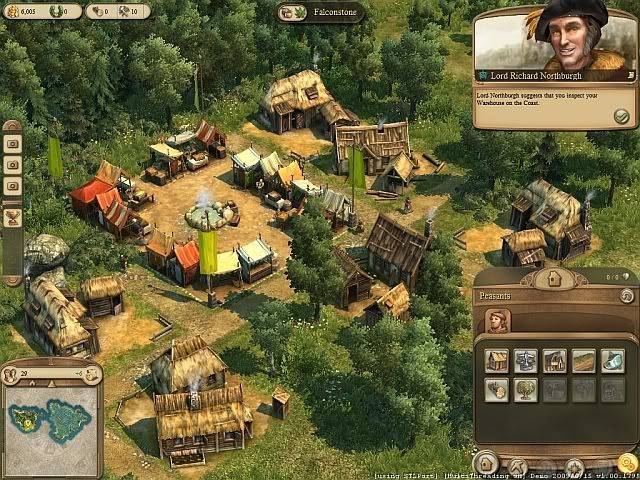
Task: Click the first camera icon in the sidebar
Action: tap(13, 142)
